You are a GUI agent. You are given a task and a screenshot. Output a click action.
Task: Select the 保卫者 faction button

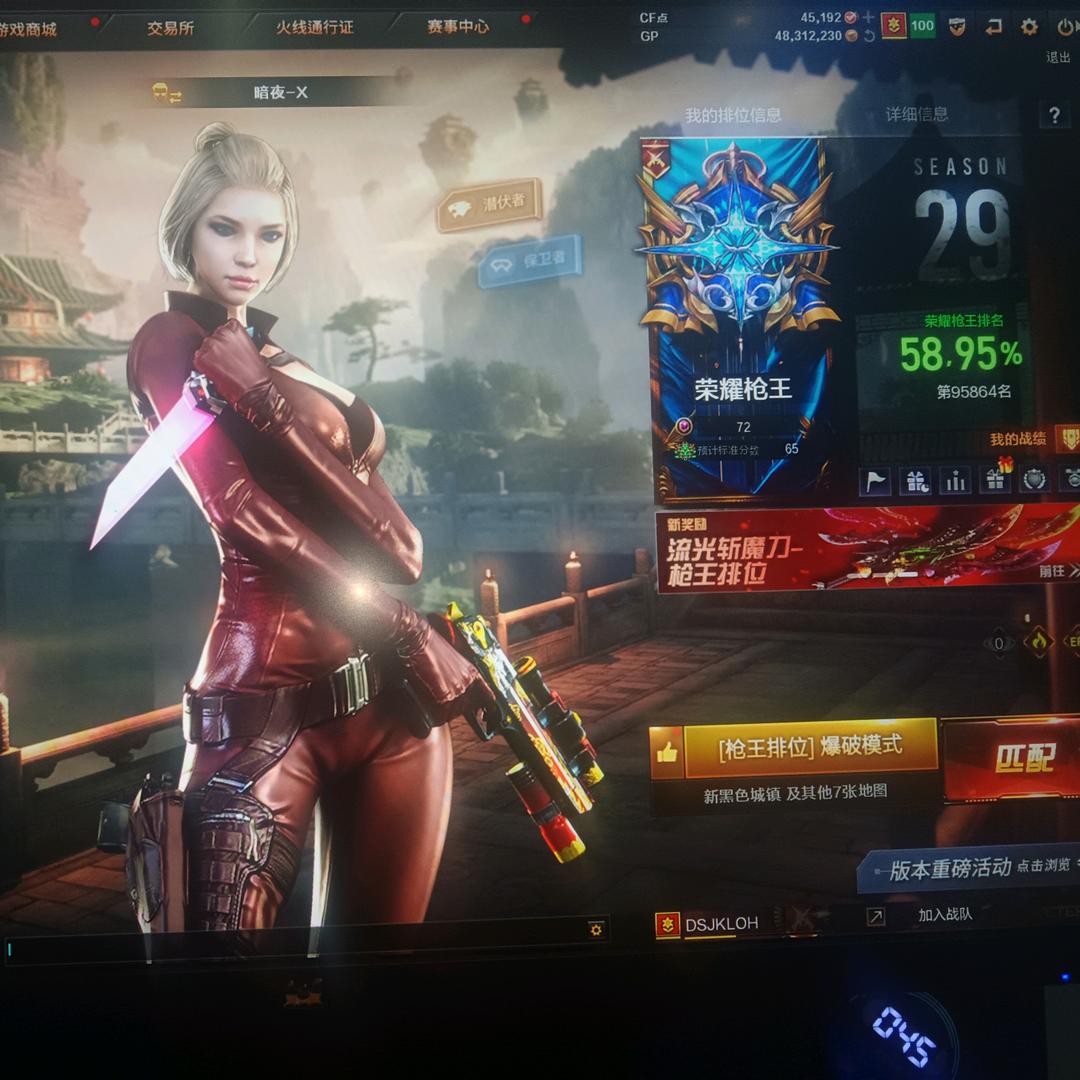coord(530,262)
